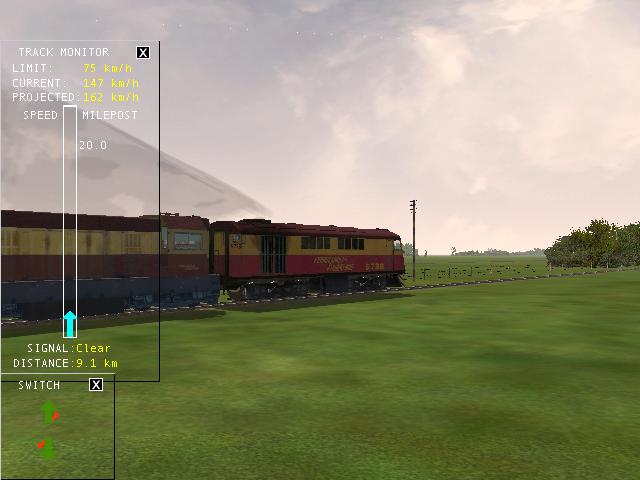Close the Switch window
The width and height of the screenshot is (640, 480).
click(x=96, y=385)
